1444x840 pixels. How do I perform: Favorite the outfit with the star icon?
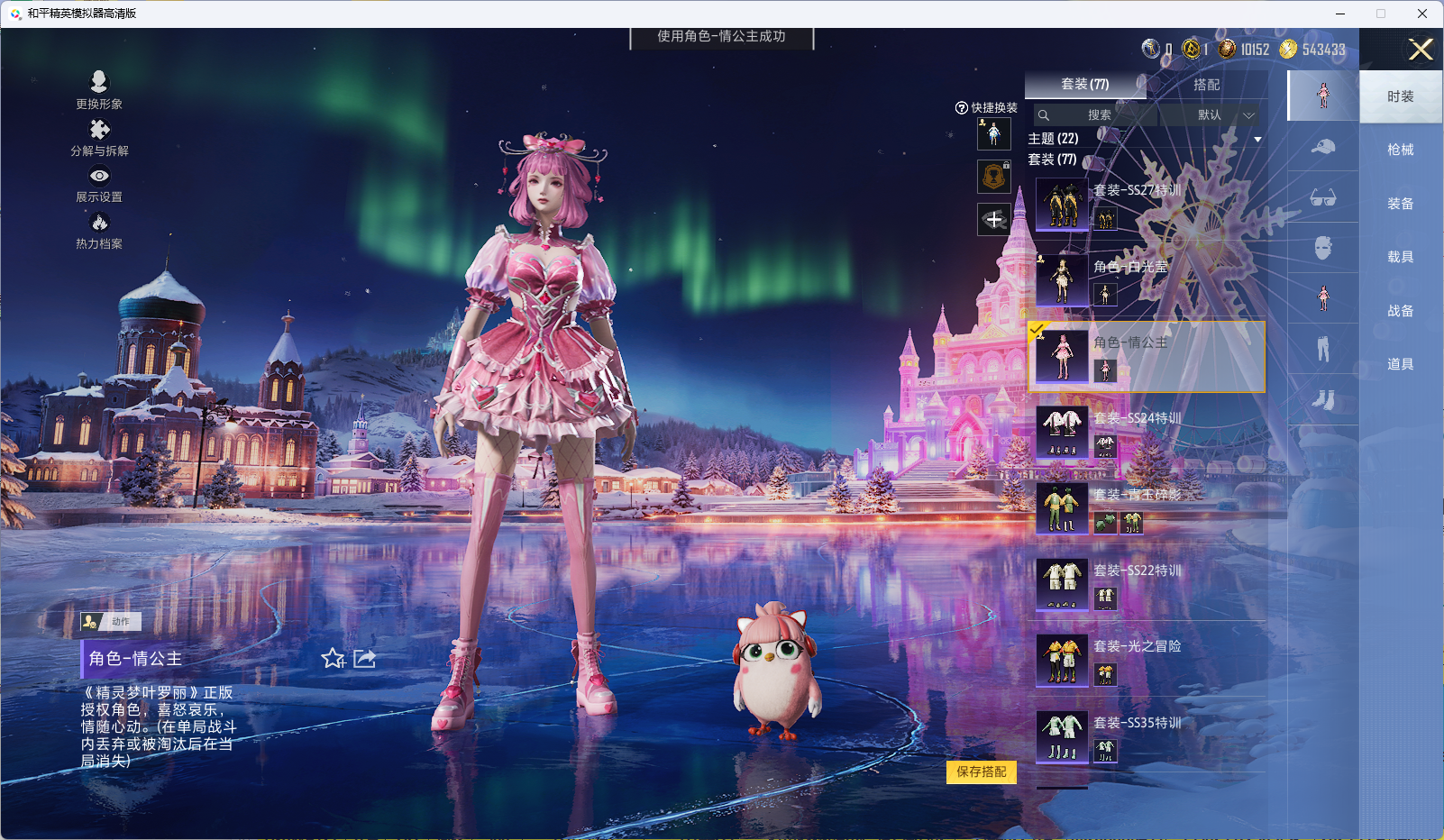pyautogui.click(x=333, y=659)
